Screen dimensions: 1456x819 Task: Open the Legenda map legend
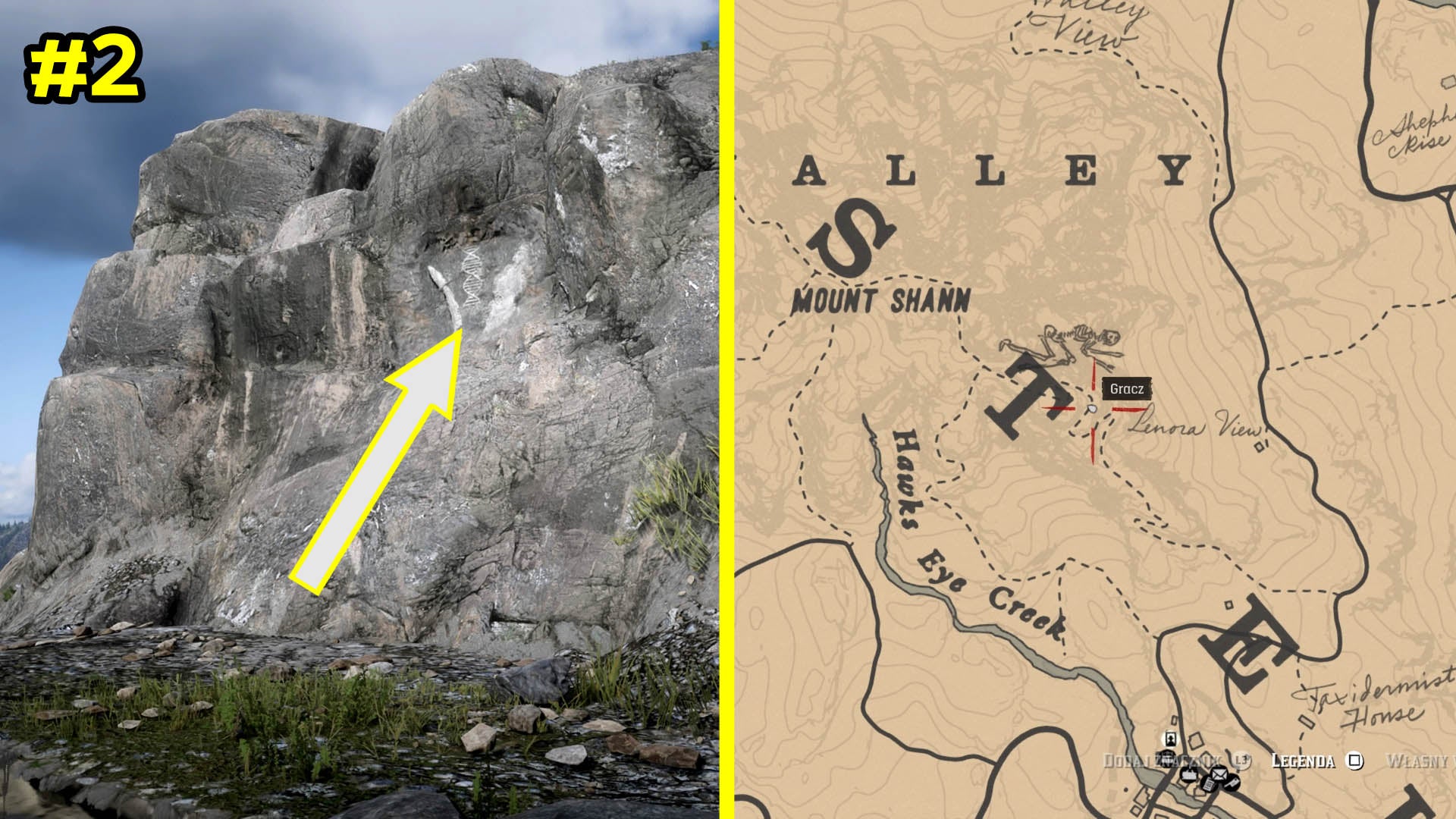coord(1303,761)
